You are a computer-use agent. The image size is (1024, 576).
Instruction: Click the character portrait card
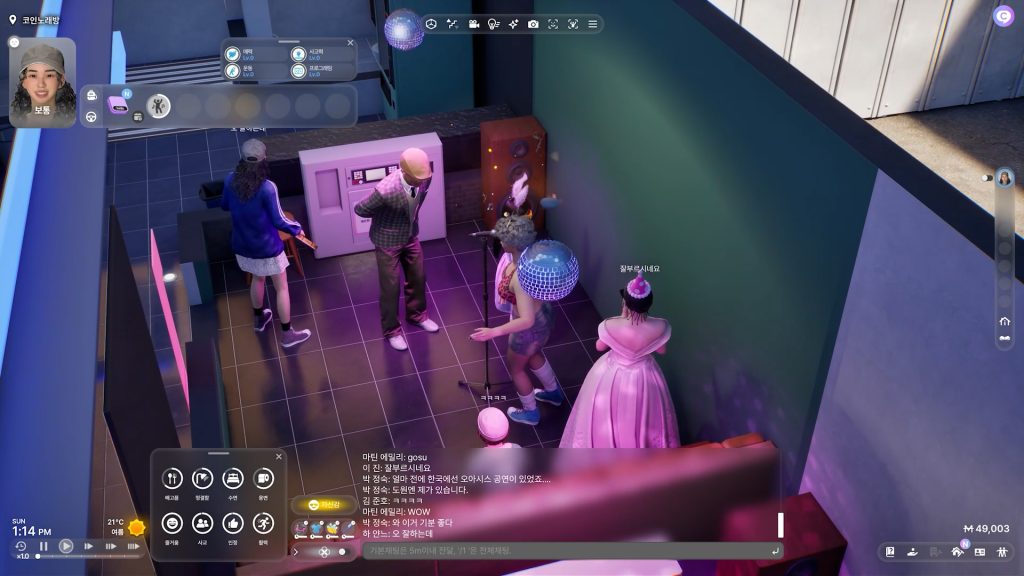43,82
